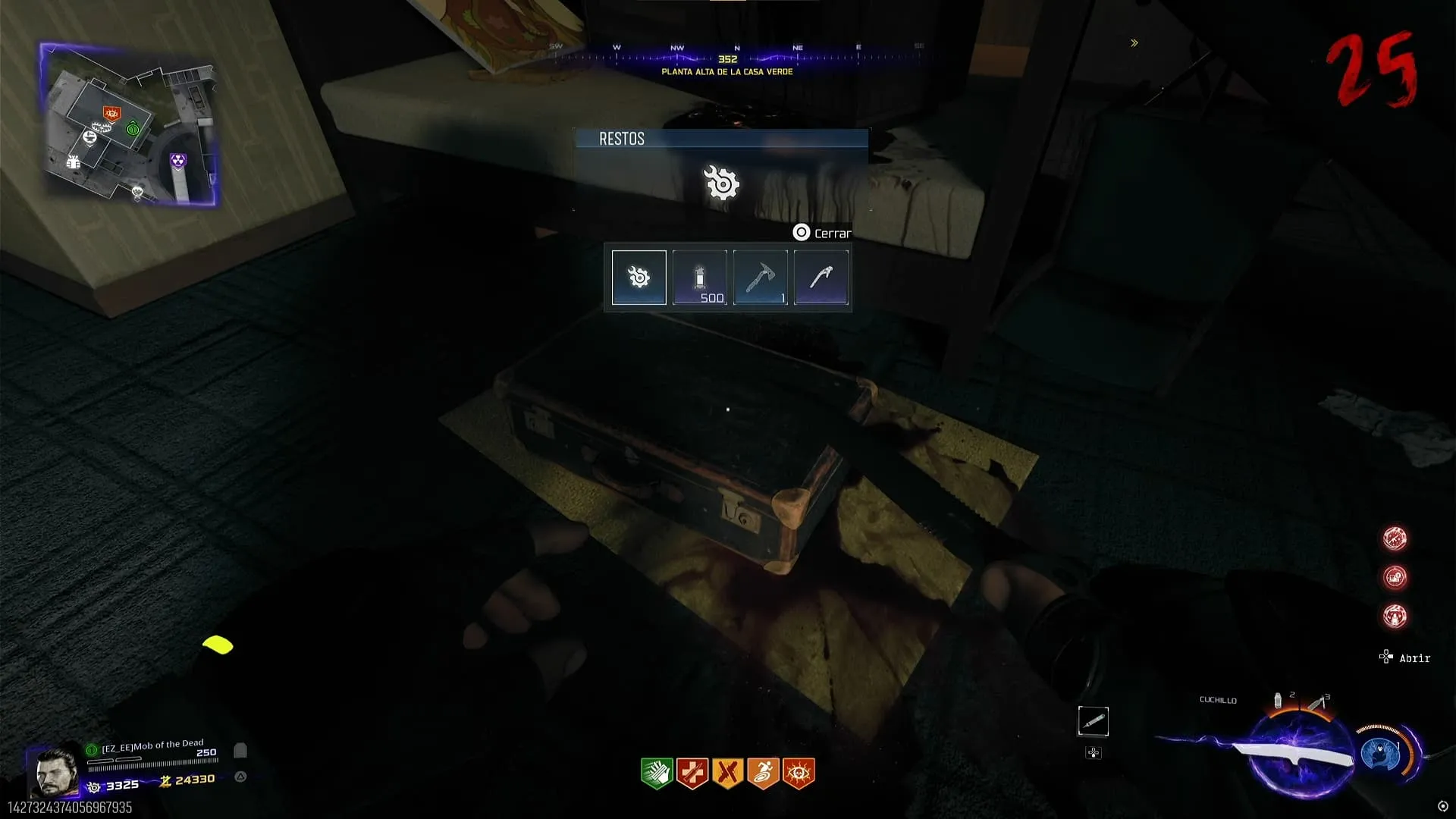This screenshot has height=819, width=1456.
Task: Select the orange running man perk
Action: (763, 773)
